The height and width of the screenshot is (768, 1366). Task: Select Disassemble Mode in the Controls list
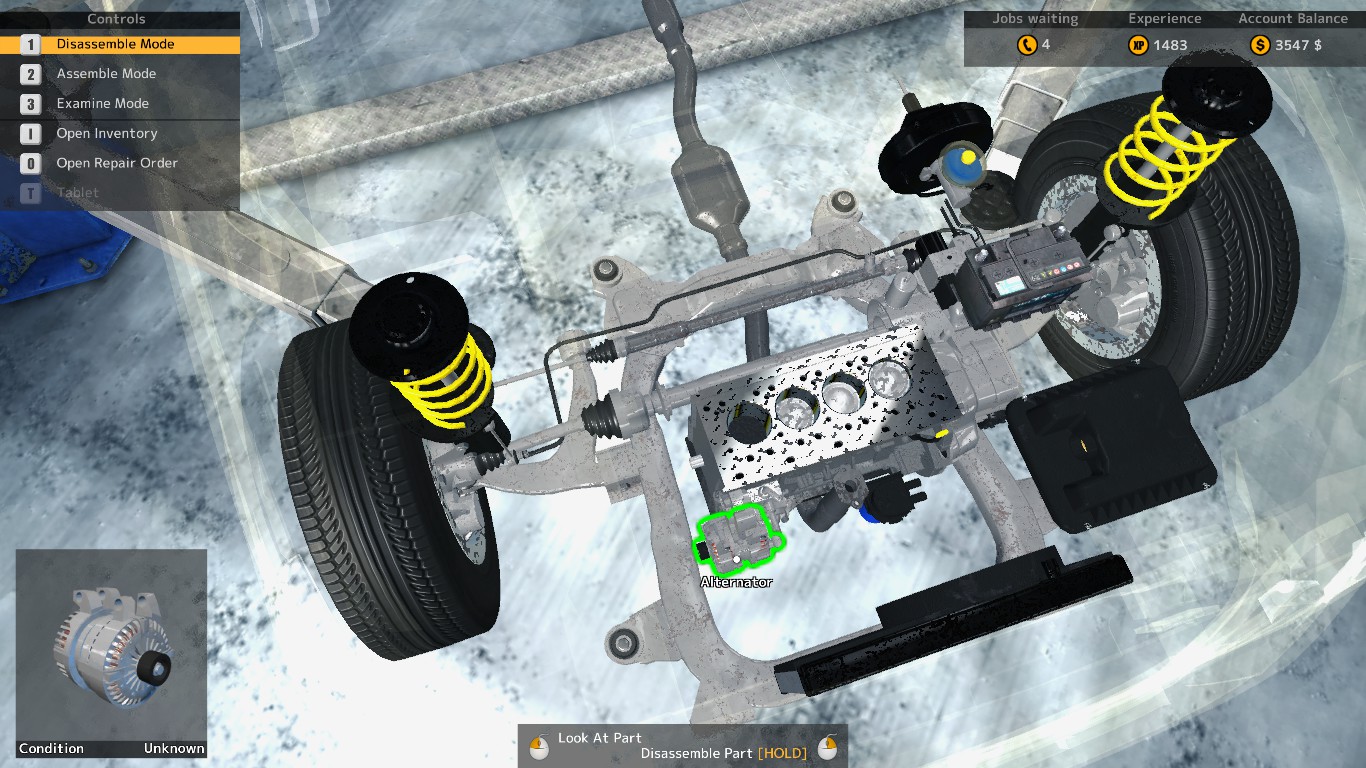point(115,45)
